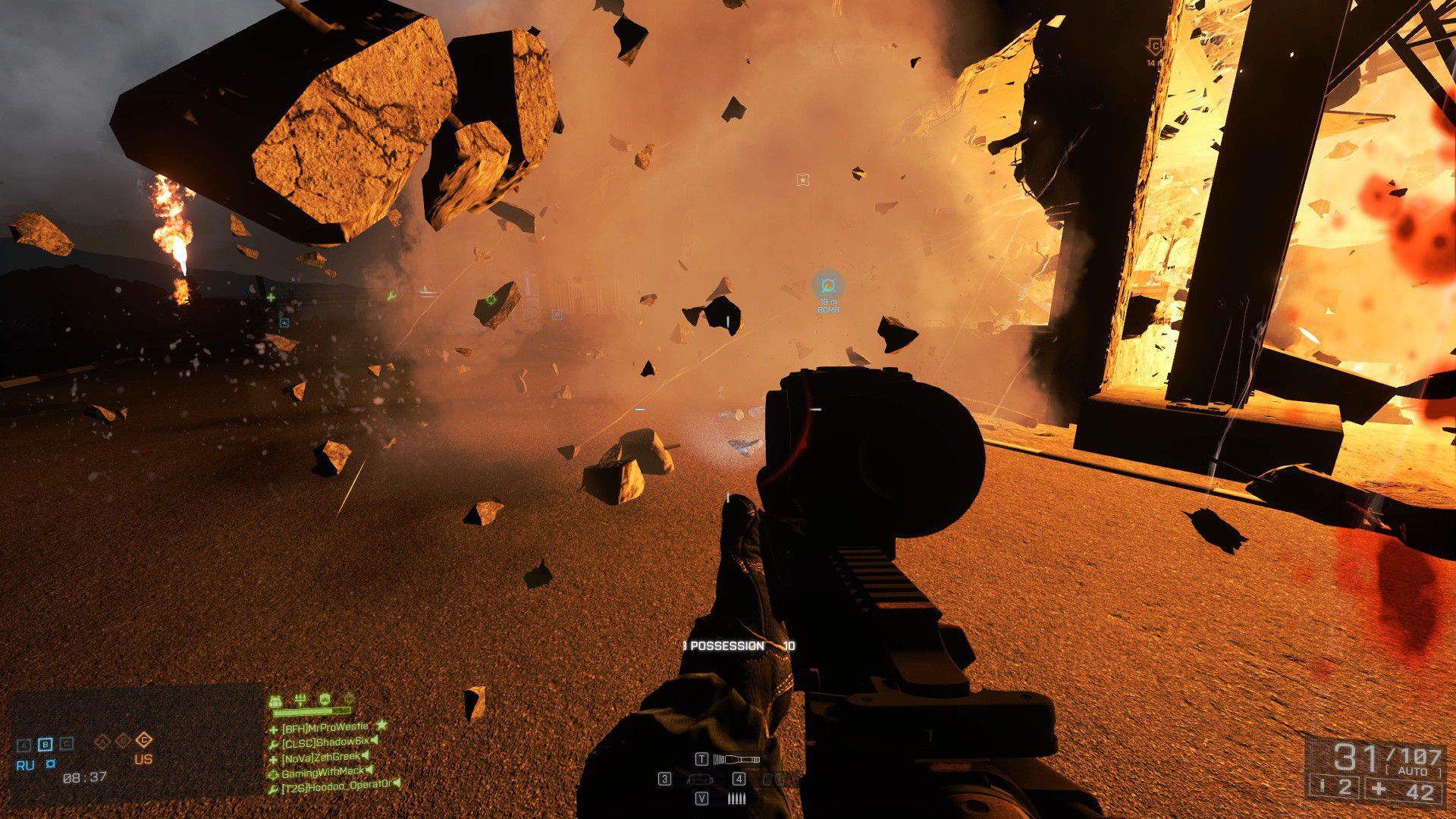Click the first green squad perk icon
The height and width of the screenshot is (819, 1456).
pos(276,699)
